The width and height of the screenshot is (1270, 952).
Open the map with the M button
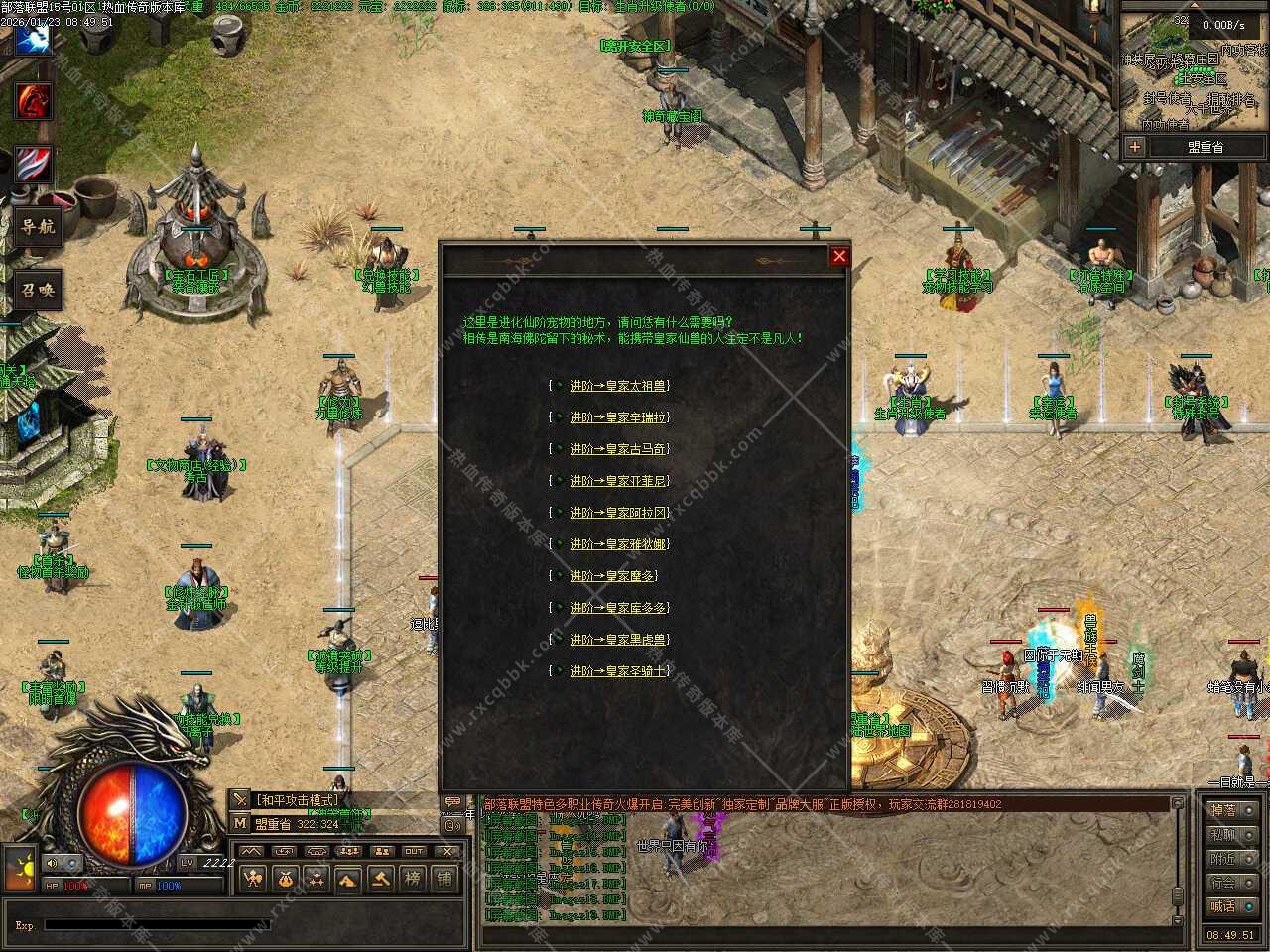tap(240, 823)
